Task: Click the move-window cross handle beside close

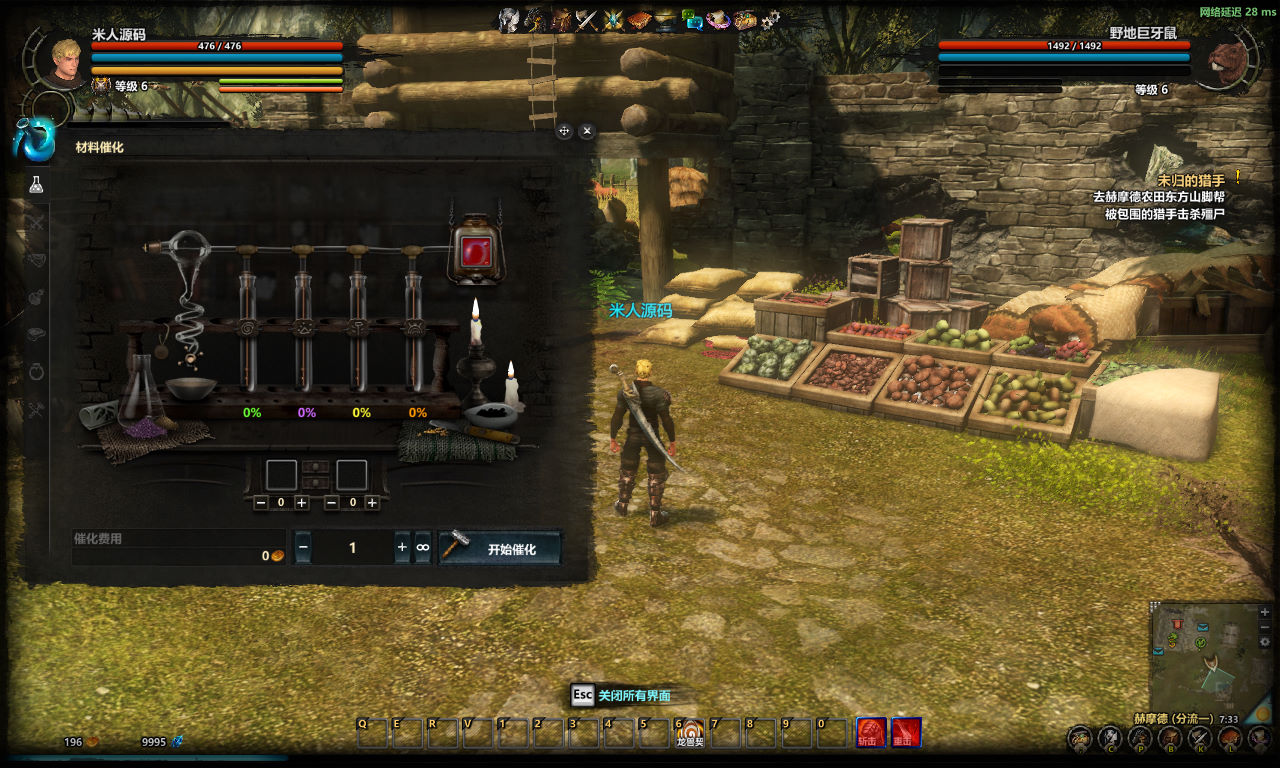Action: click(x=564, y=130)
